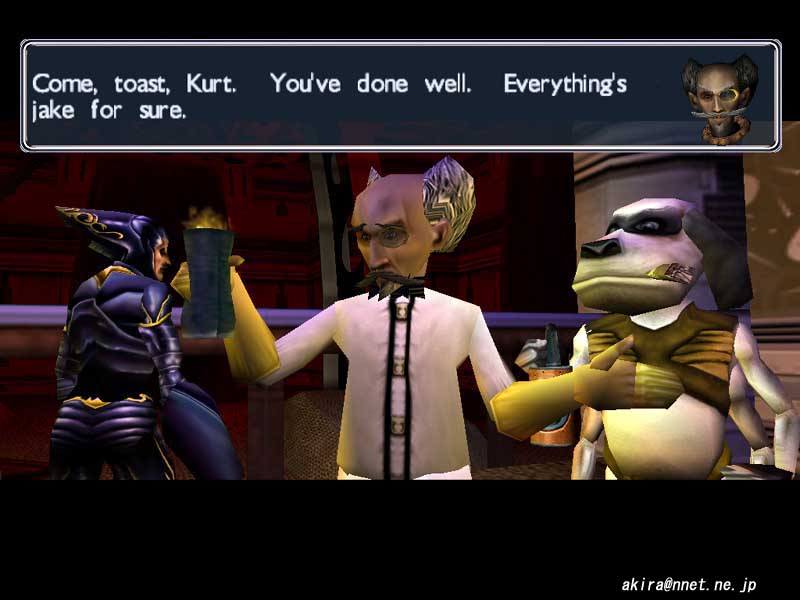Select the speaker portrait in the dialogue box
This screenshot has height=600, width=800.
point(719,97)
